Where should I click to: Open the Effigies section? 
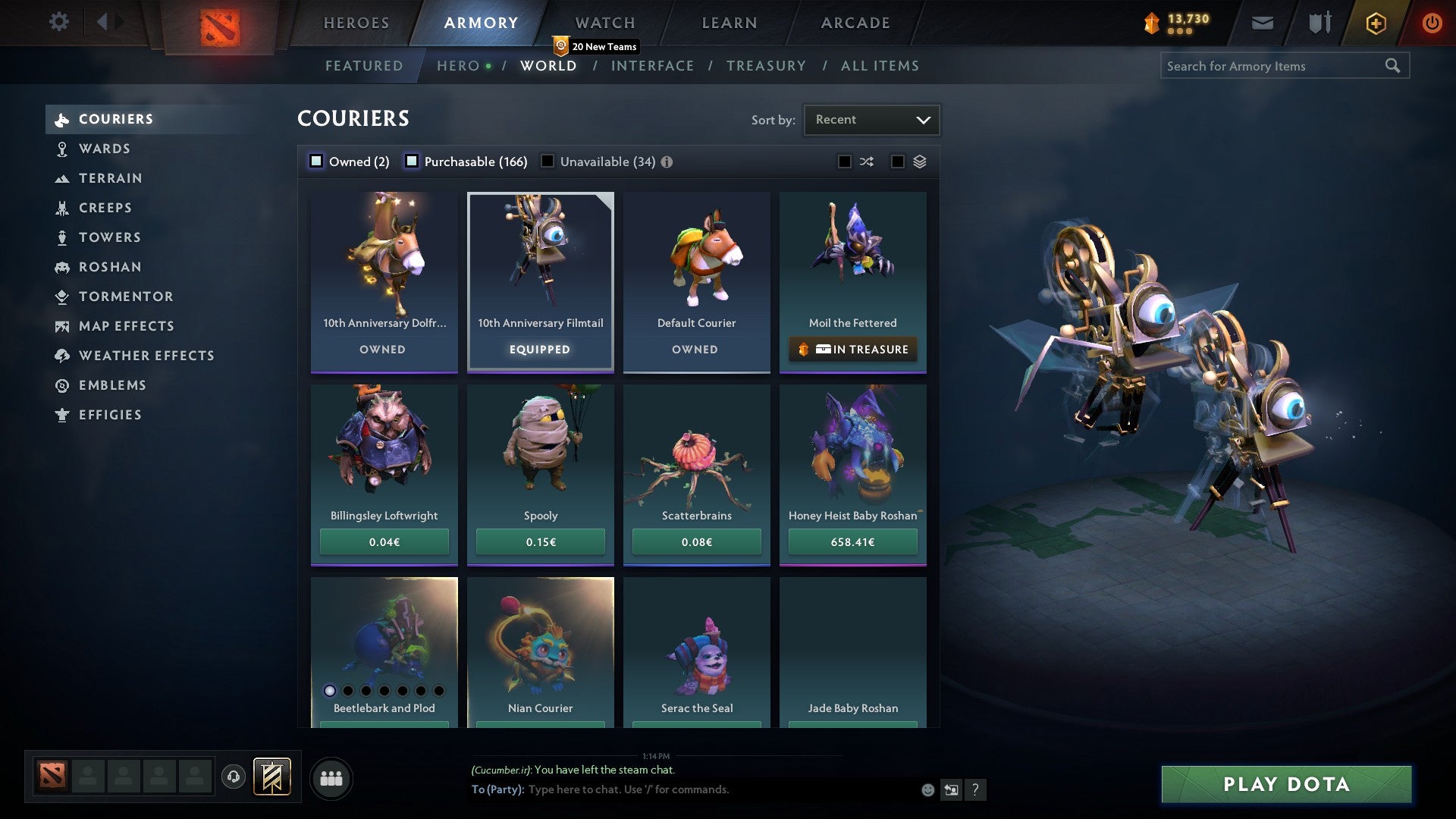click(110, 415)
